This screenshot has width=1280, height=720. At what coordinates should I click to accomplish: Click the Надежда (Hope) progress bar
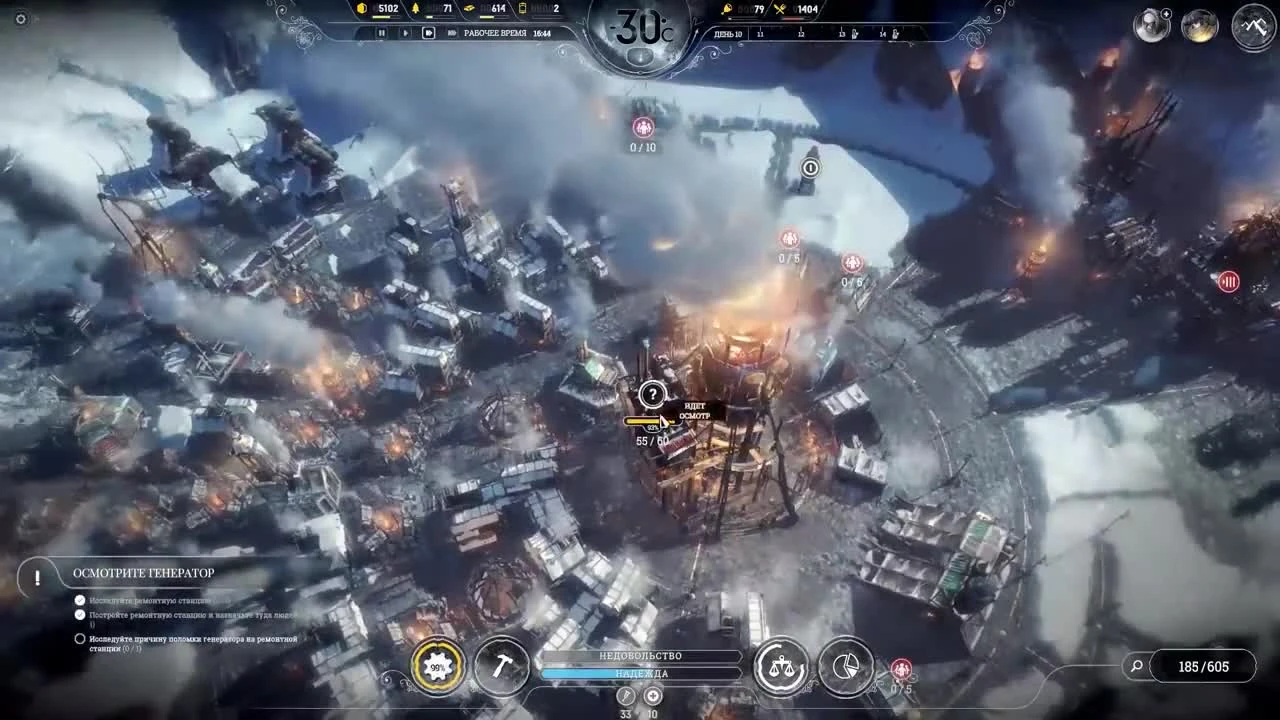point(640,675)
